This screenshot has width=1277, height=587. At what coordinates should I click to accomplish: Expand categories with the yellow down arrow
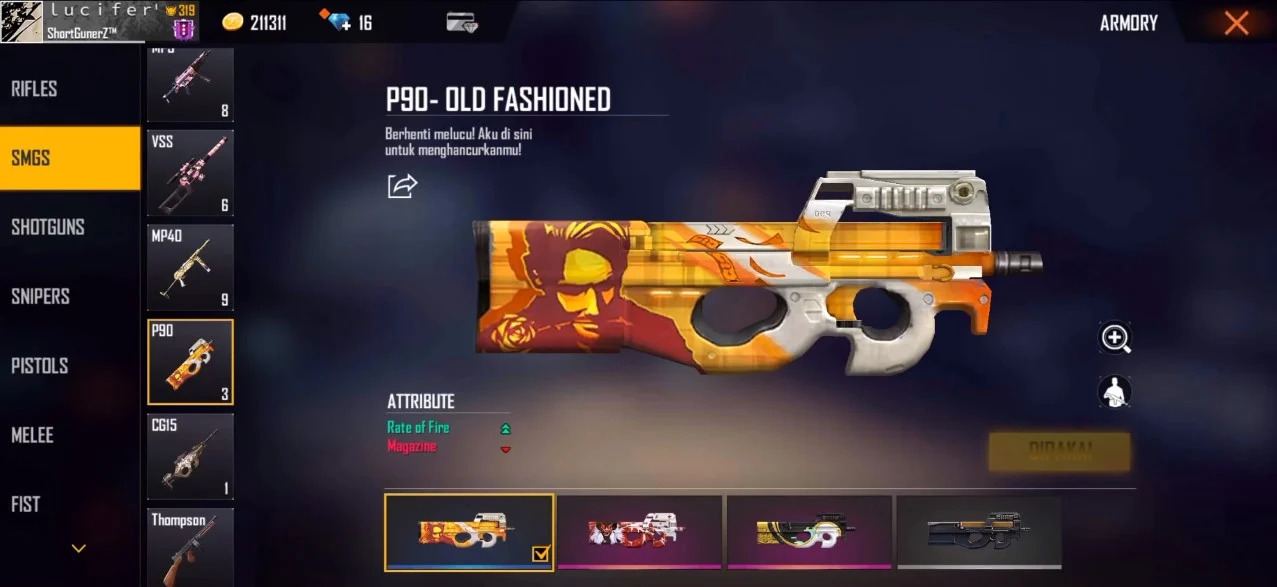coord(78,548)
